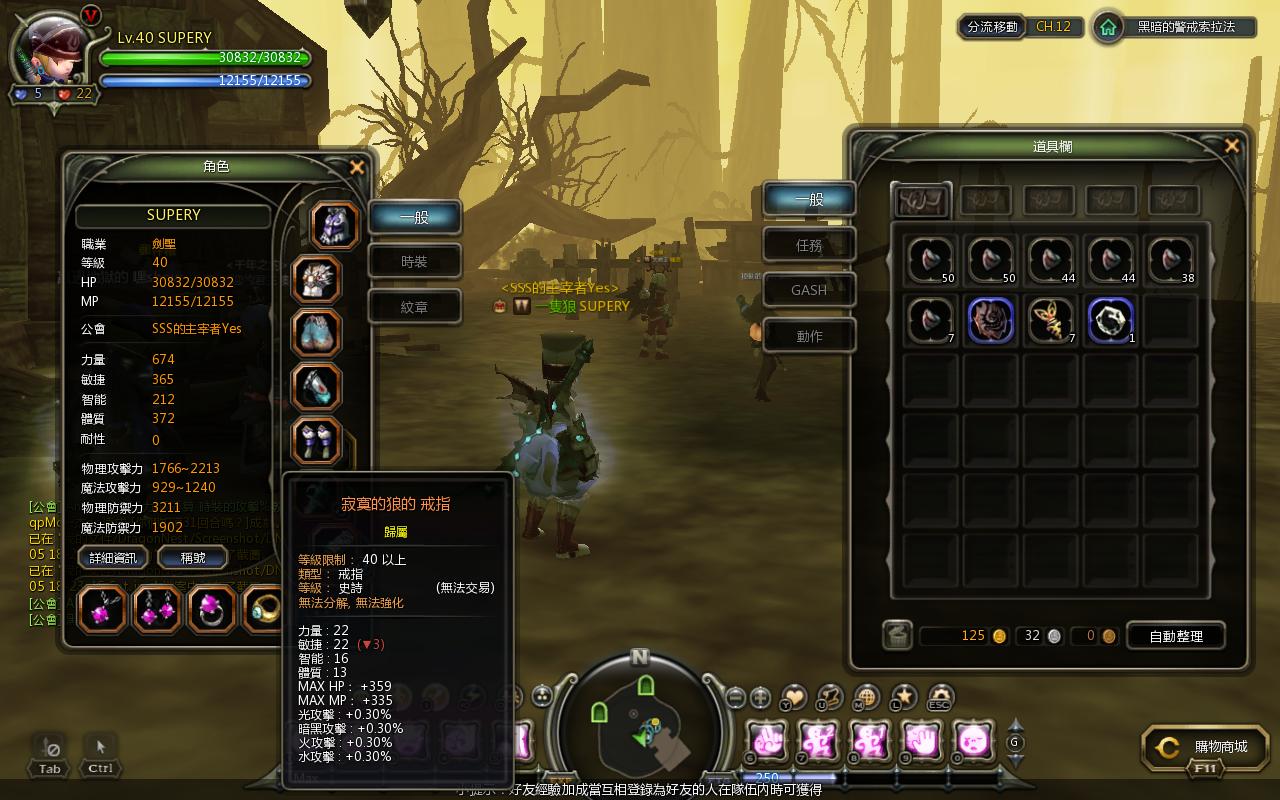The width and height of the screenshot is (1280, 800).
Task: Click the equipped pink ring slot
Action: pyautogui.click(x=211, y=609)
